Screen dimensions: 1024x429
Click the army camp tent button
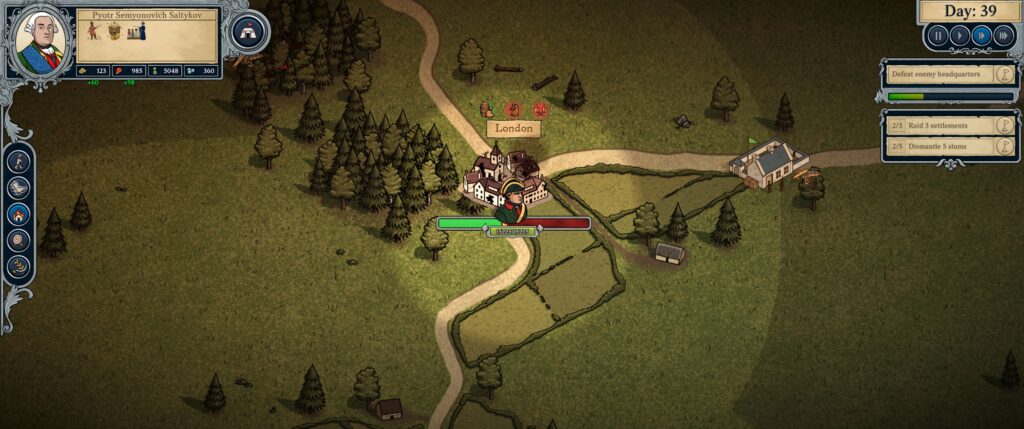point(249,32)
